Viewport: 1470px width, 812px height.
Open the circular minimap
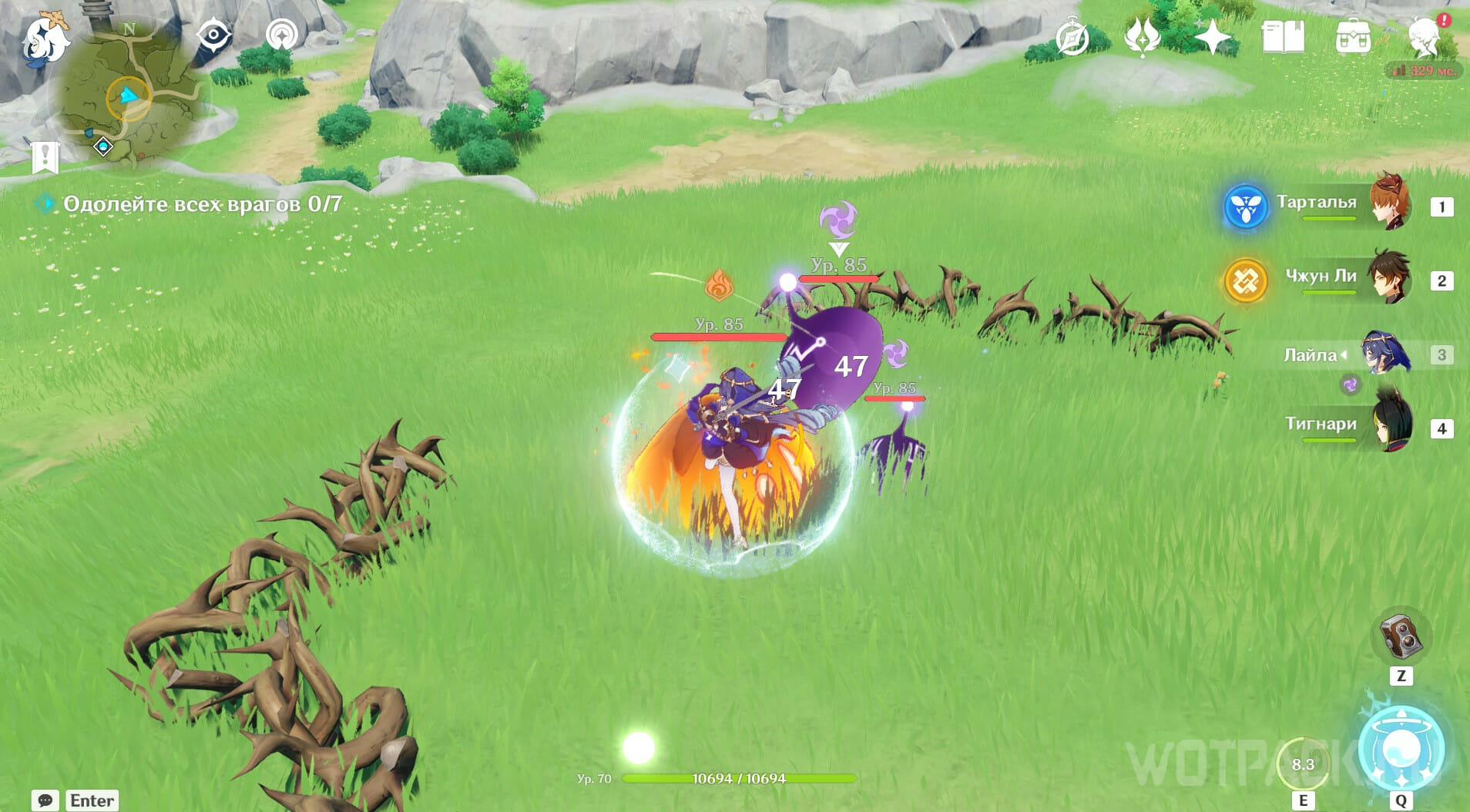coord(129,98)
